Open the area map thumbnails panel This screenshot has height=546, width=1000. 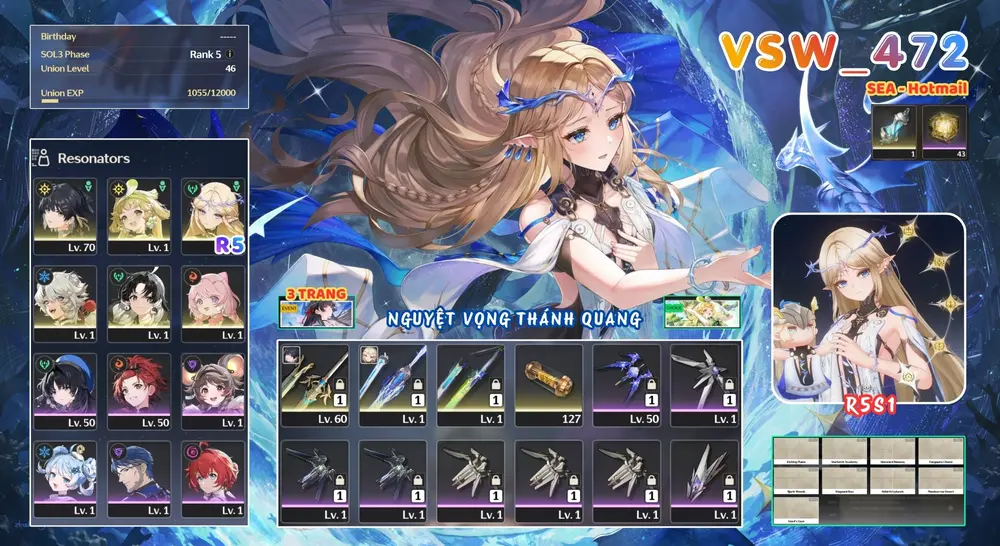click(x=868, y=480)
